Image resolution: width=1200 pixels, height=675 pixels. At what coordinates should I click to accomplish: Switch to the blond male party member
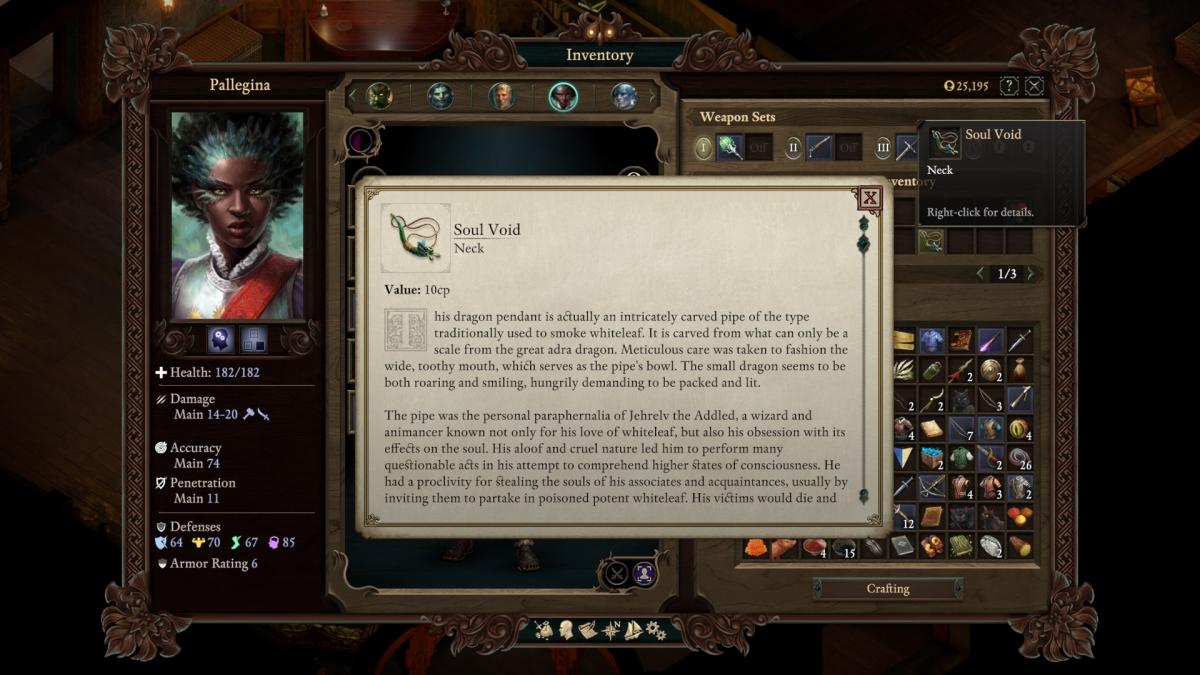501,96
